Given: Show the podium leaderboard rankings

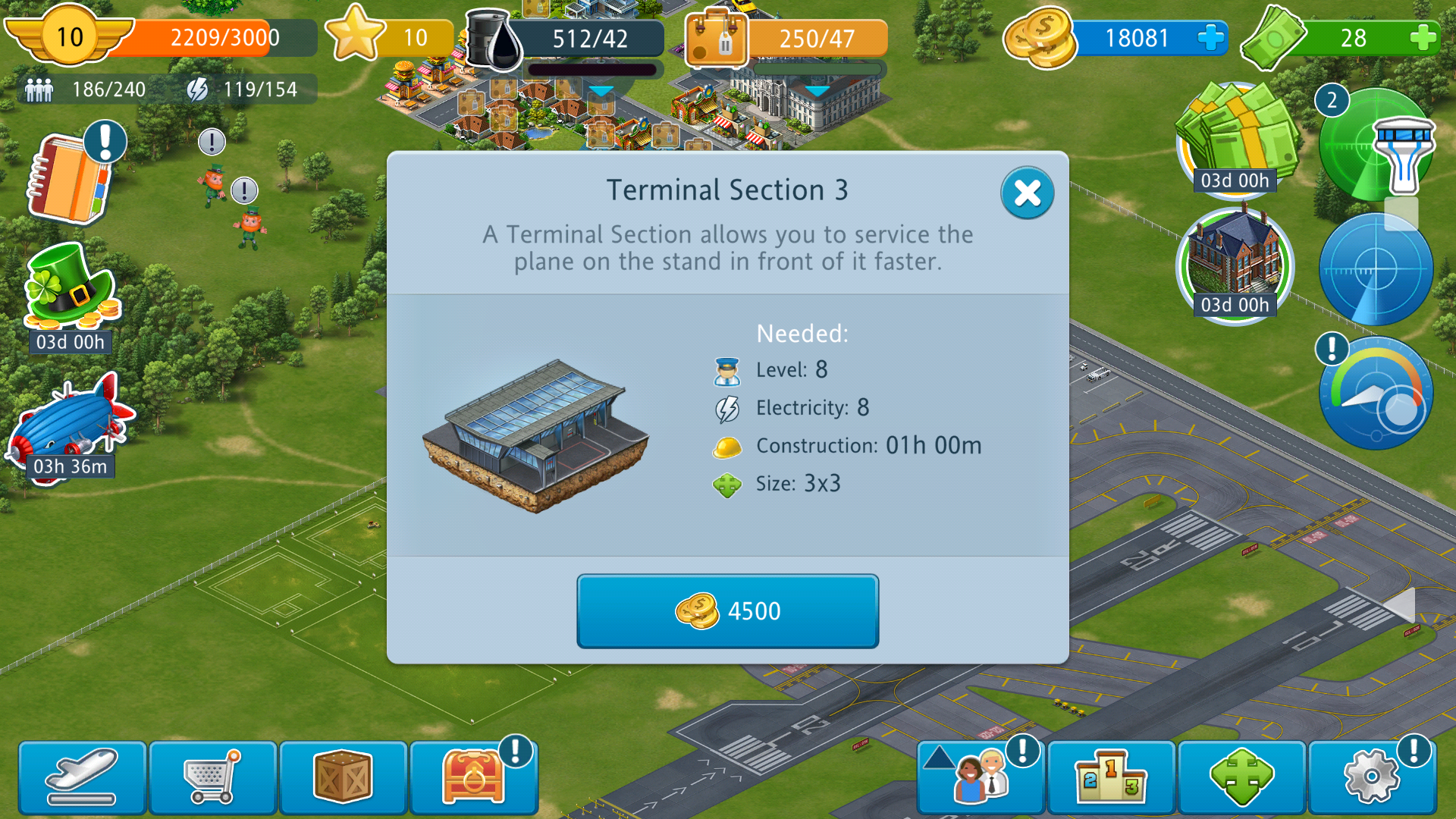Looking at the screenshot, I should [x=1111, y=777].
